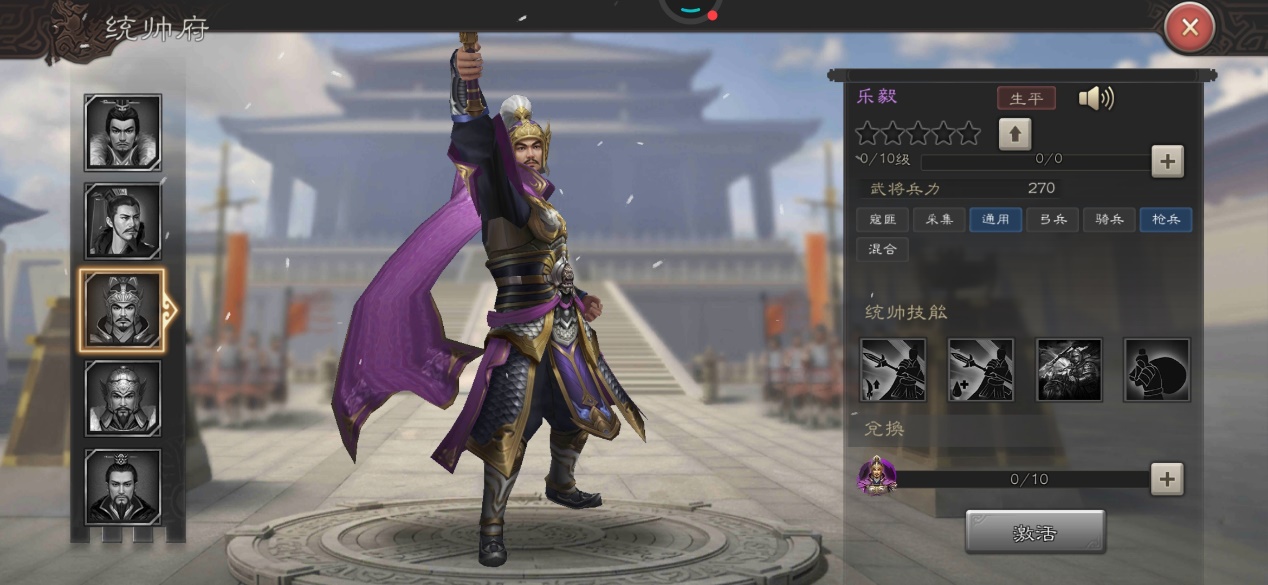The width and height of the screenshot is (1268, 585).
Task: View the spear blood-drop plus skill icon
Action: 981,370
